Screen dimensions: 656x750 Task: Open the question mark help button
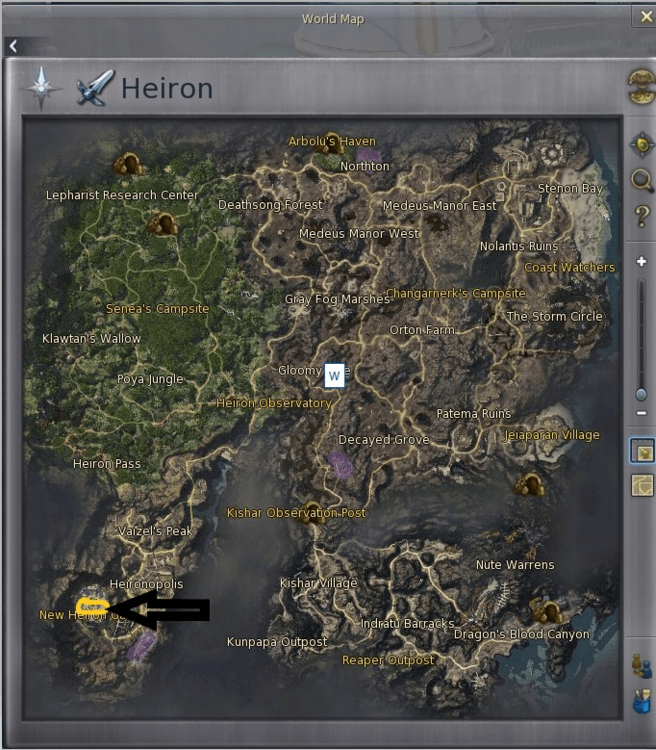641,216
